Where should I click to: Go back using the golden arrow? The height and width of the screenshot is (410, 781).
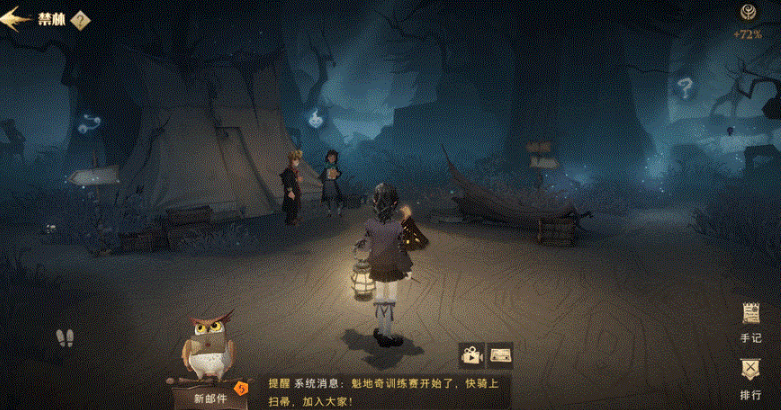[16, 19]
